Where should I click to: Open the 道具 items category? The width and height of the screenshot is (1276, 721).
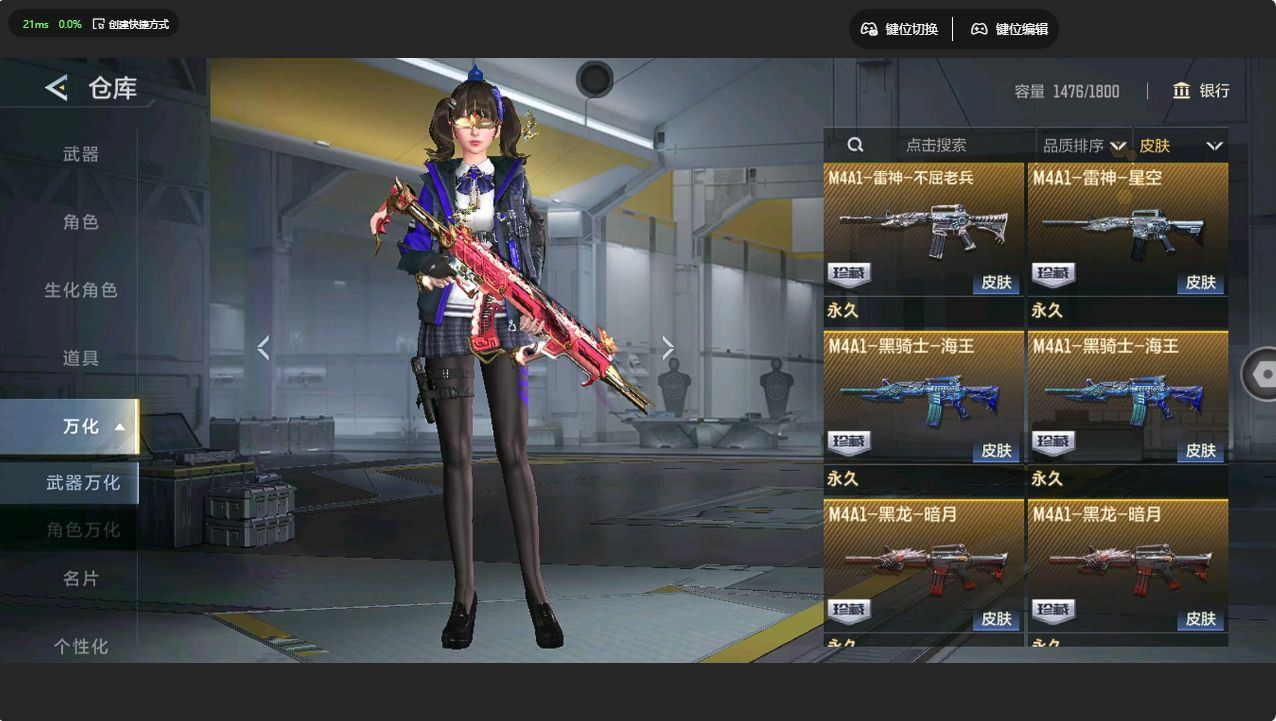(81, 358)
